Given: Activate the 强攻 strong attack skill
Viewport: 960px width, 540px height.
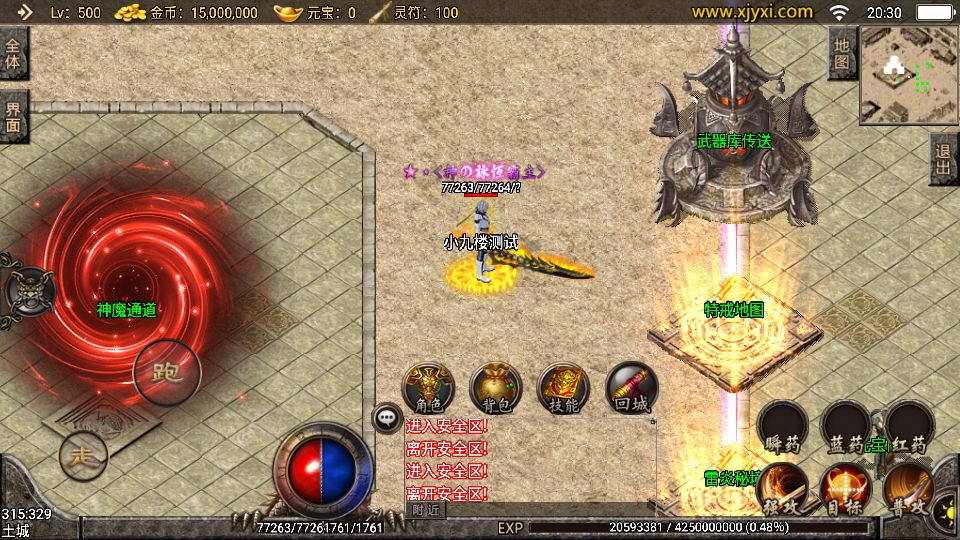Looking at the screenshot, I should tap(782, 489).
